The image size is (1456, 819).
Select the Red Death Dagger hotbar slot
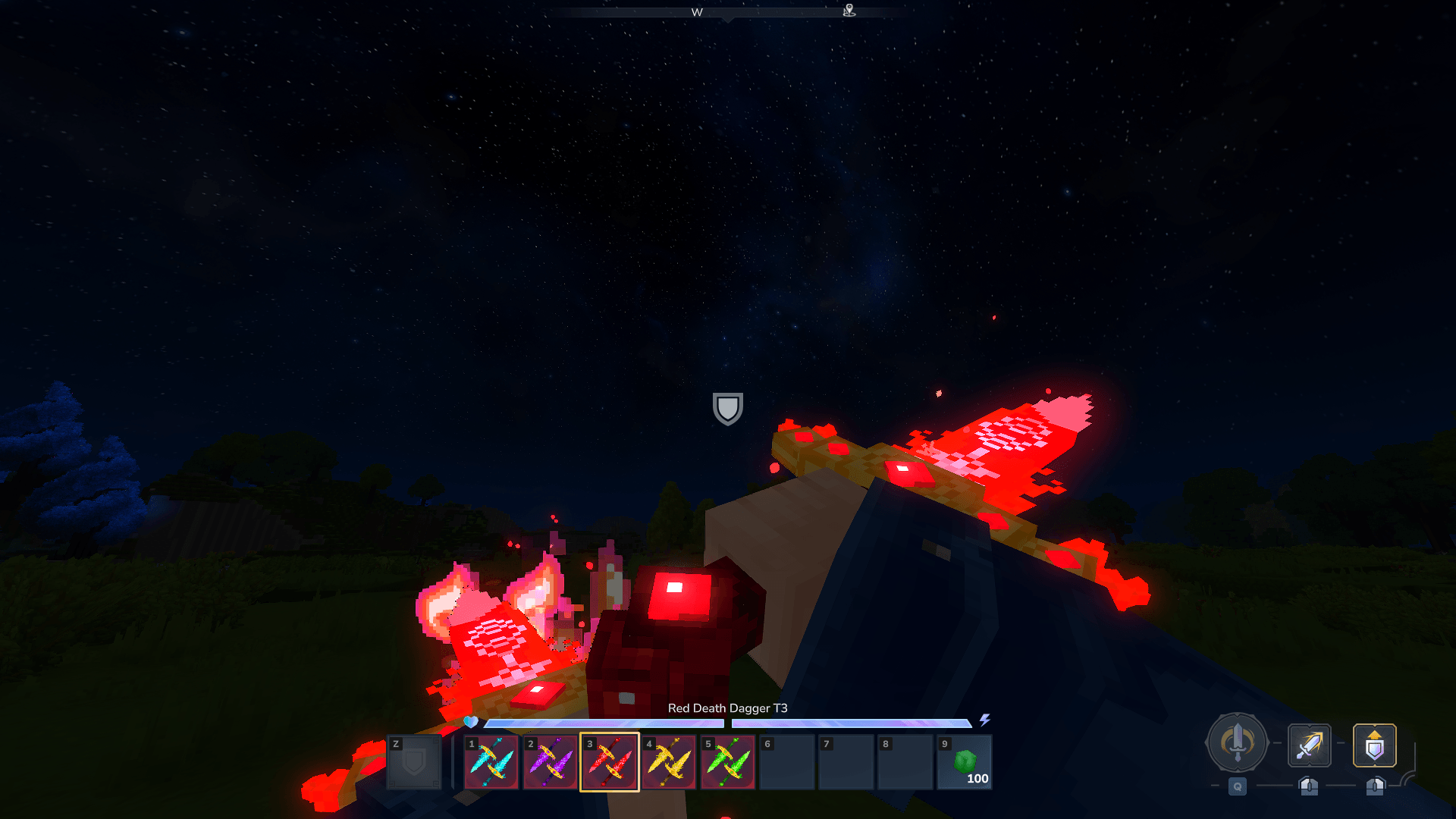[x=610, y=762]
